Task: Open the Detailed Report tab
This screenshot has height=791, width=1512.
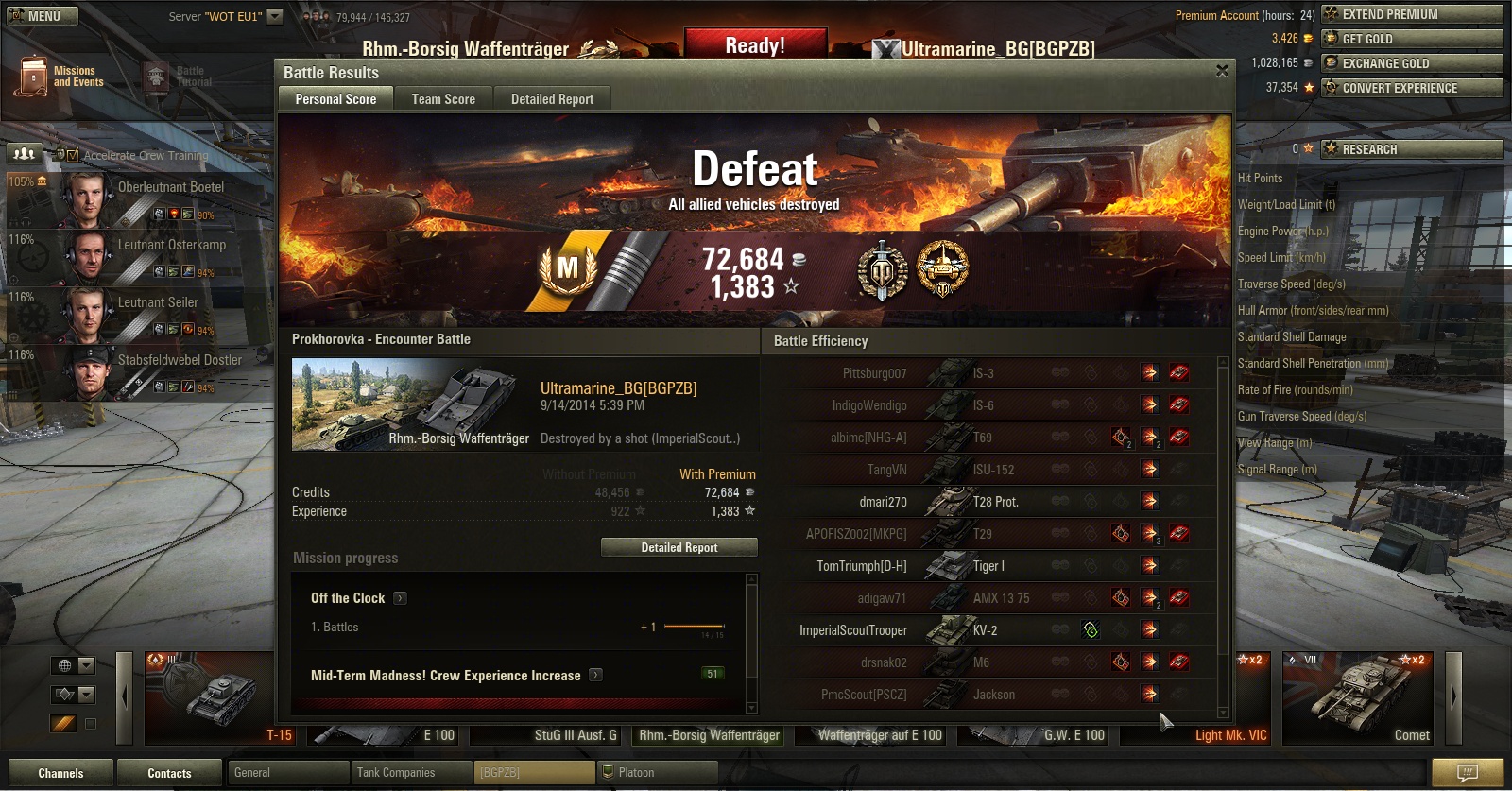Action: coord(552,99)
